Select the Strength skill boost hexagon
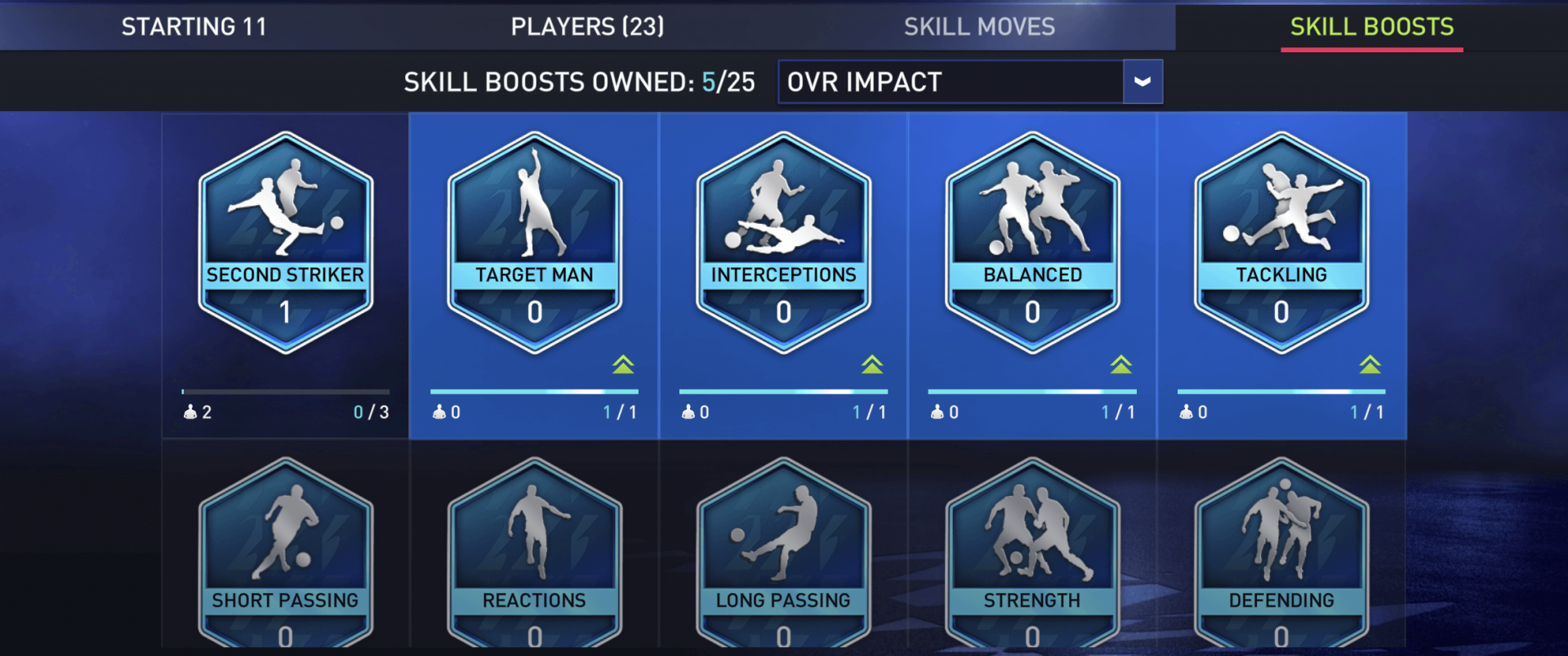The width and height of the screenshot is (1568, 656). point(1031,556)
